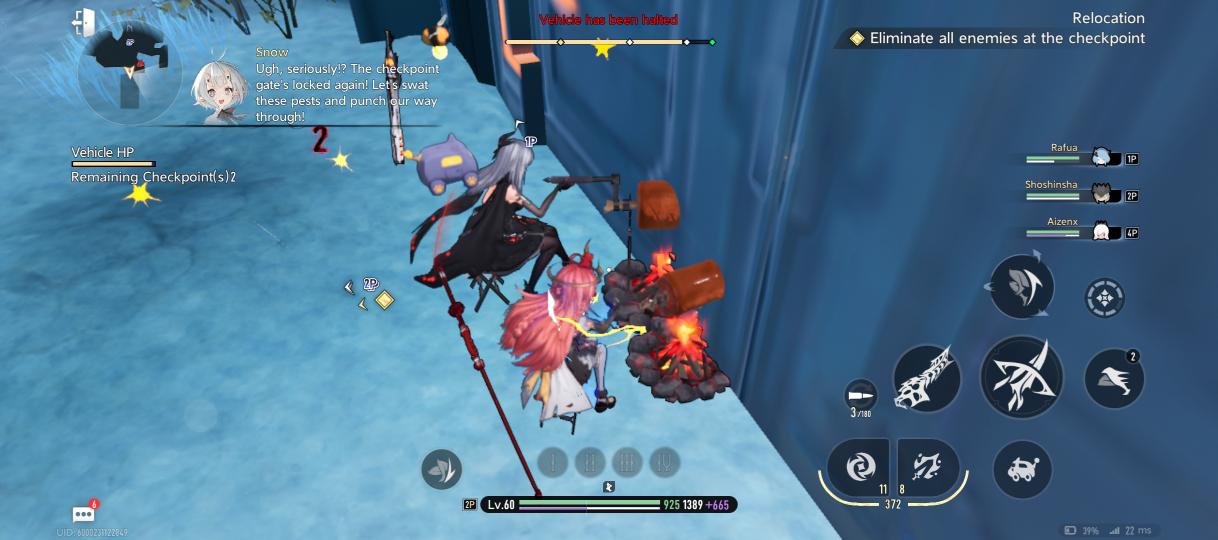This screenshot has width=1218, height=540.
Task: Tap the bullet ammo reload icon
Action: 860,394
